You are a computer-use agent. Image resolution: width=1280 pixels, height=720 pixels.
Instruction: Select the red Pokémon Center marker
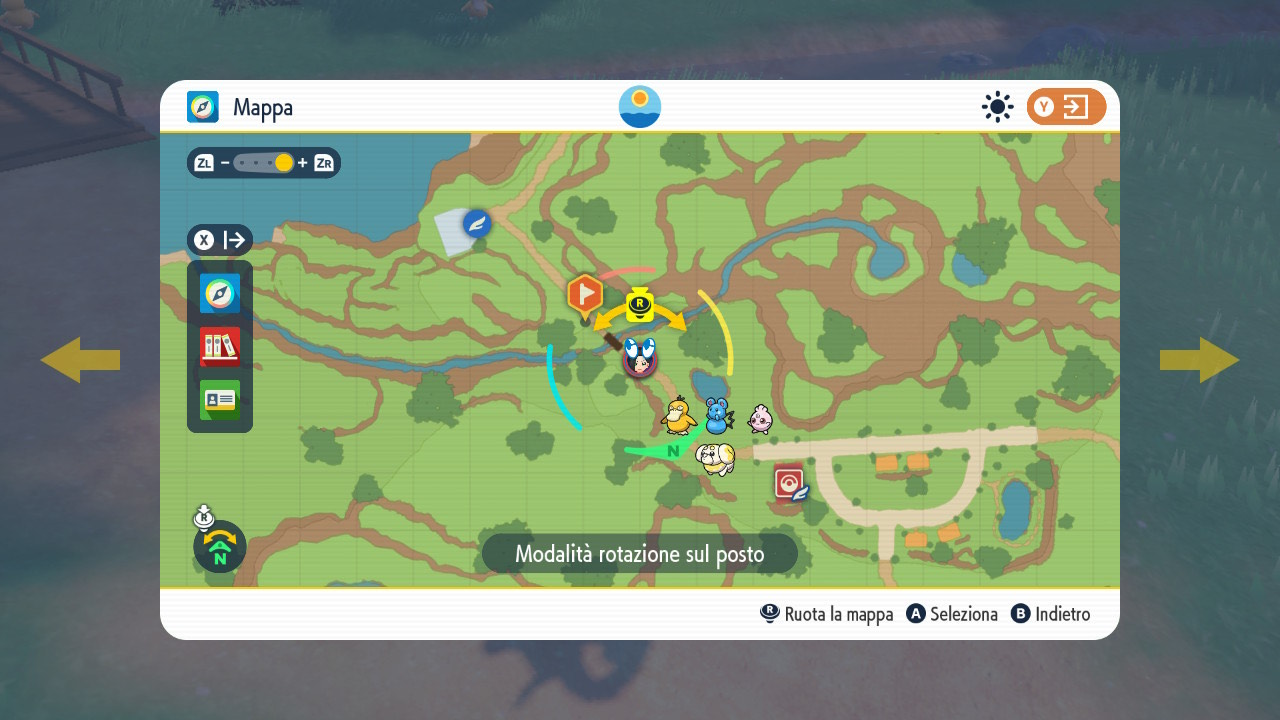tap(789, 483)
